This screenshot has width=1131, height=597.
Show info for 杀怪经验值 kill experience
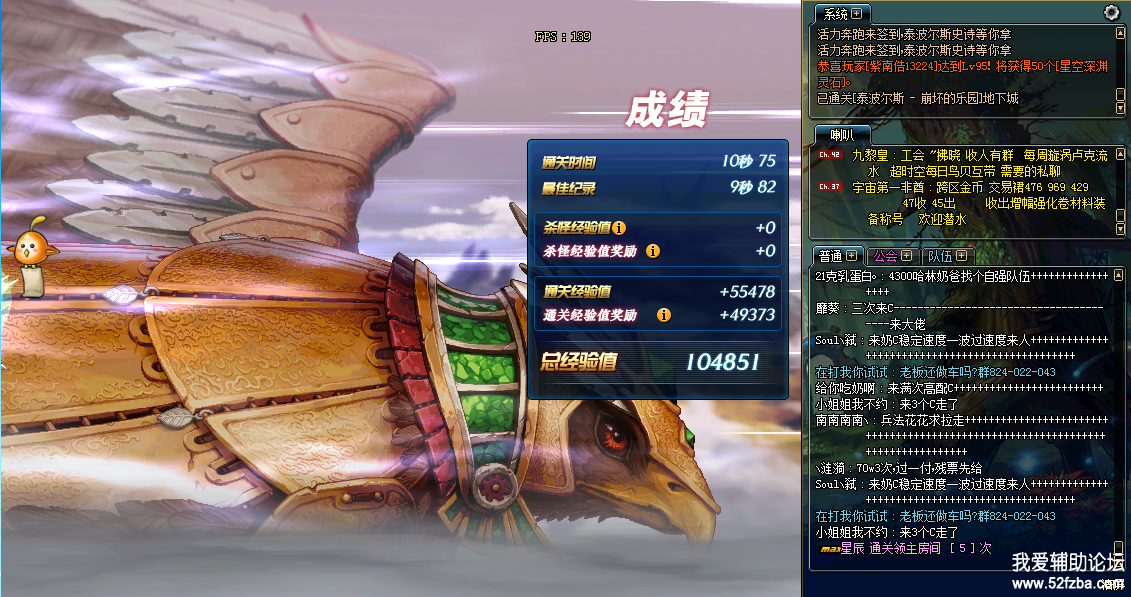click(619, 228)
